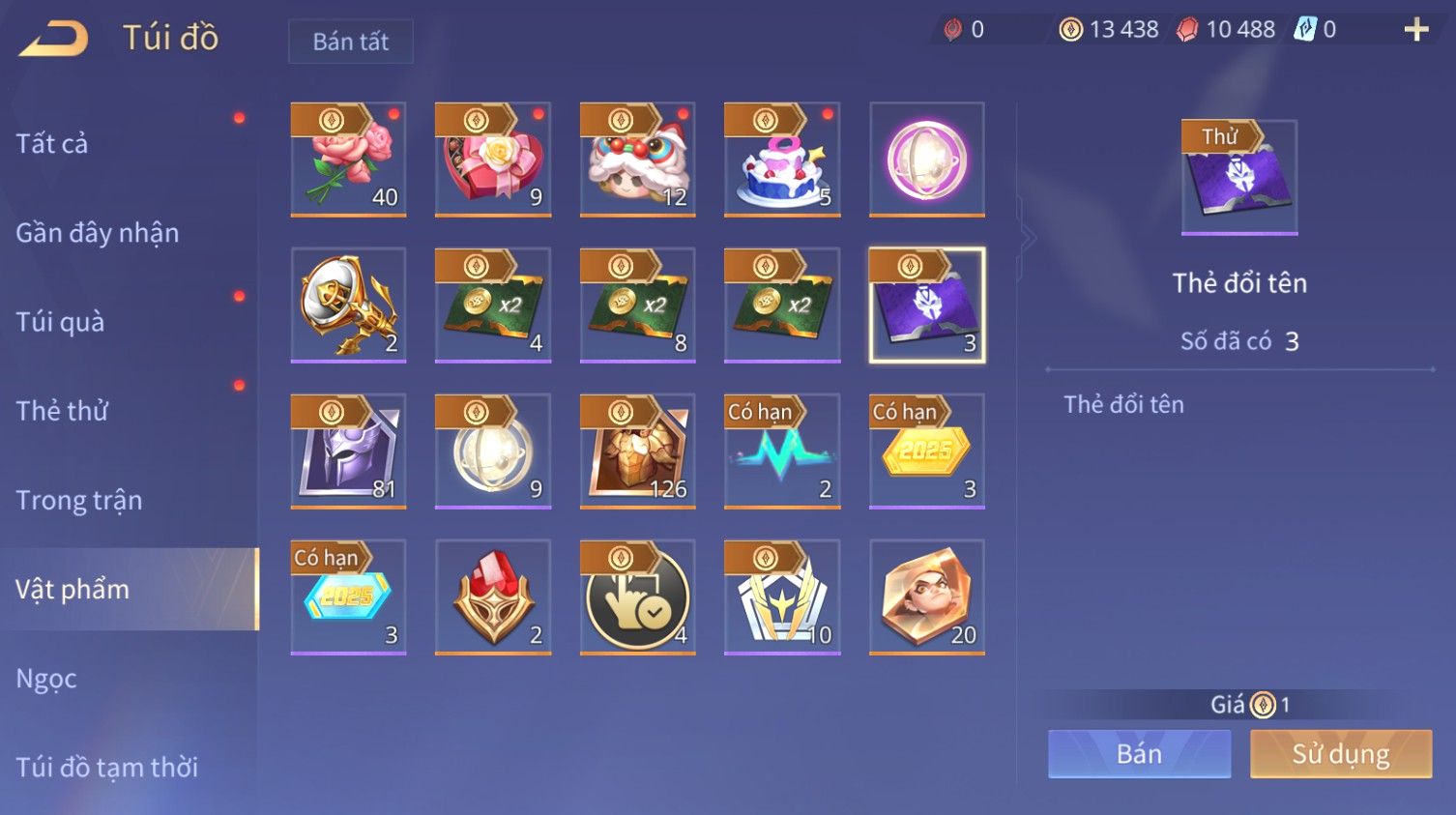The image size is (1456, 815).
Task: Sell the item with the Bán button
Action: (1139, 754)
